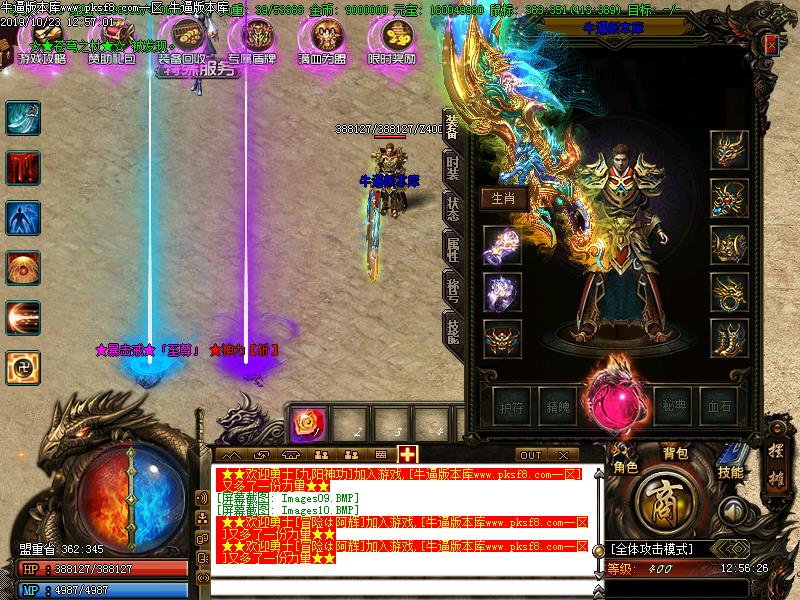The height and width of the screenshot is (600, 800).
Task: Open the 满血为盟 event icon
Action: [x=321, y=40]
